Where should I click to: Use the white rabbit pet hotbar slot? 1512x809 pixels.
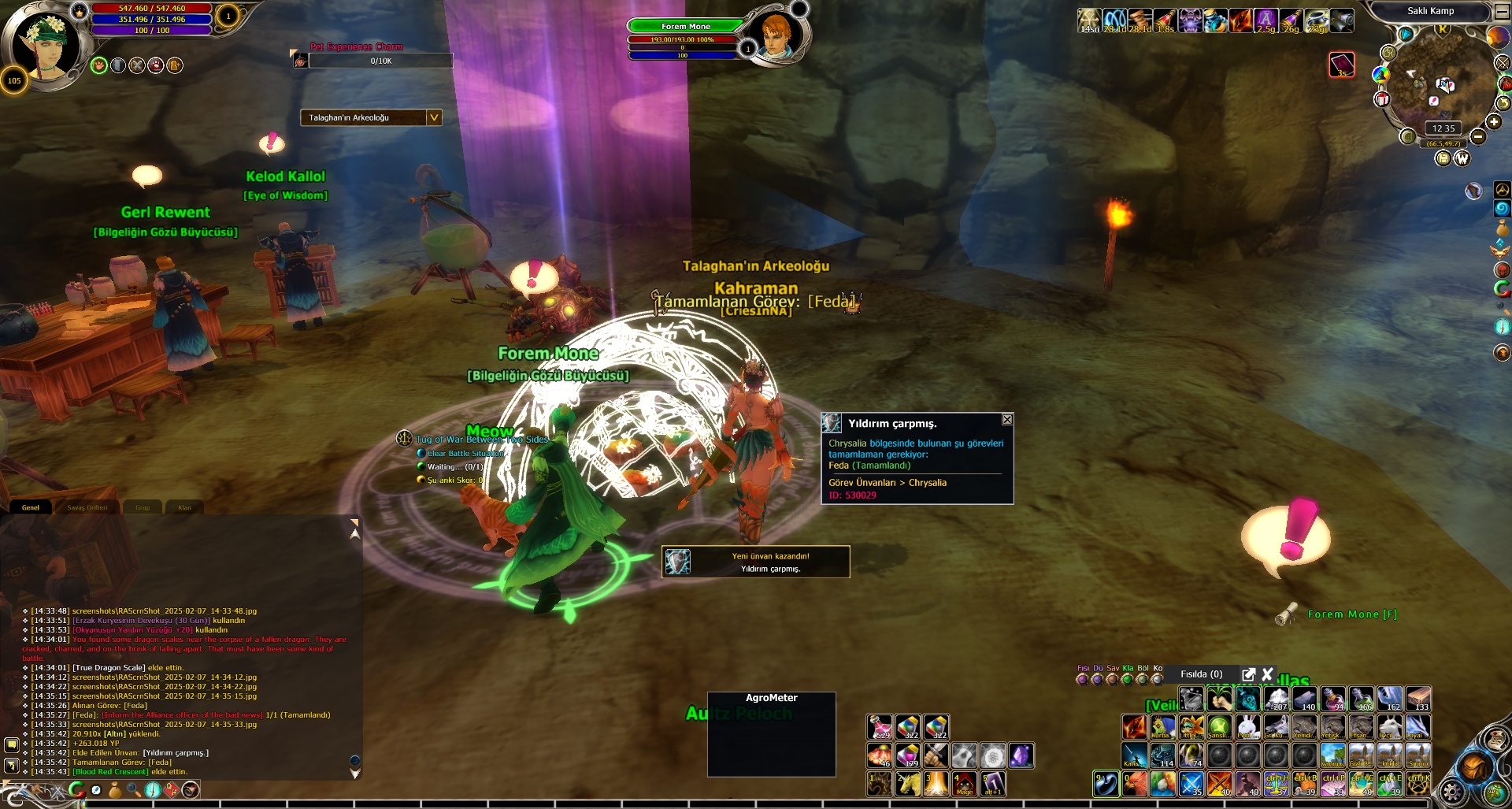[x=1247, y=726]
